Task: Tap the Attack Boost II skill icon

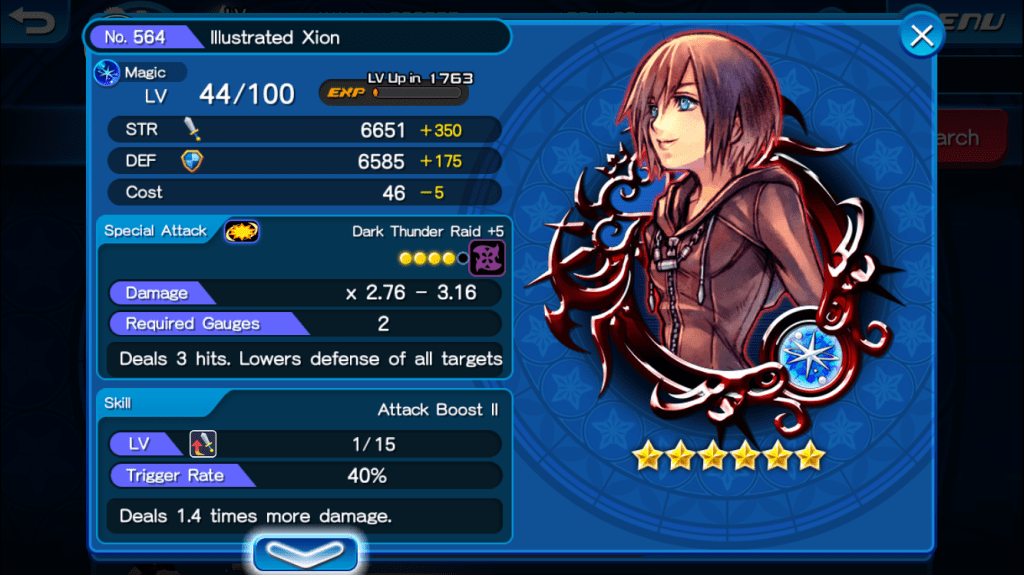Action: [x=203, y=444]
